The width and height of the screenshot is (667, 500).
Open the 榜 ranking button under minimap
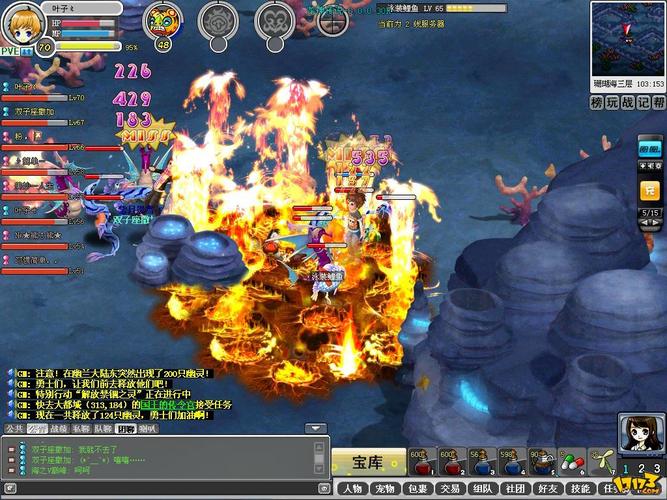(x=597, y=102)
